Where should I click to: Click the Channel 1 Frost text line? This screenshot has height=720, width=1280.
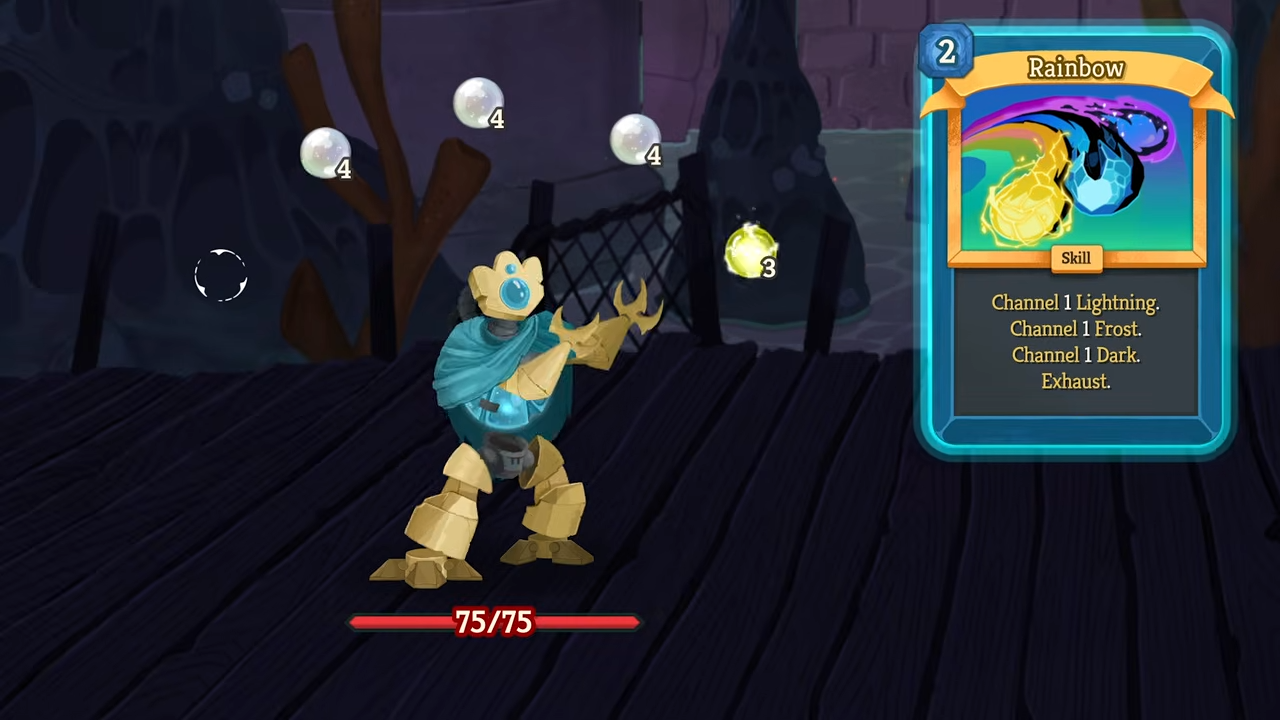coord(1075,329)
